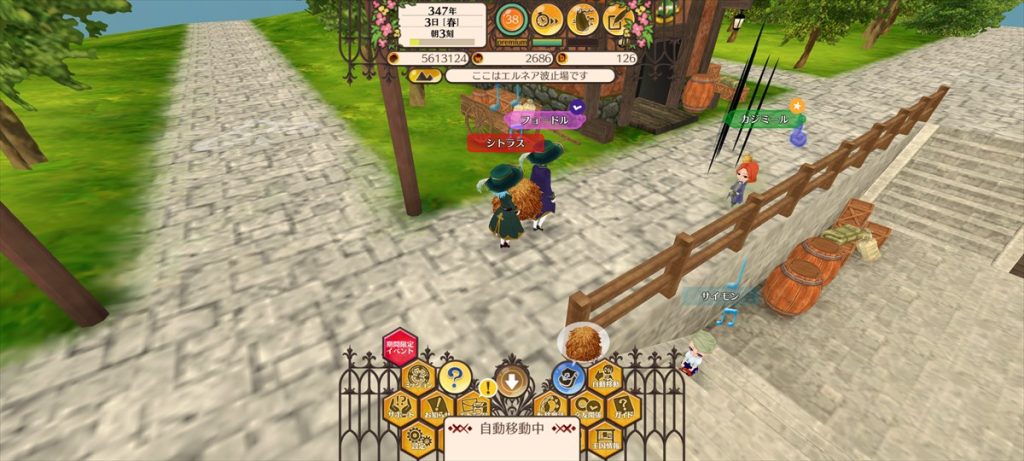The height and width of the screenshot is (461, 1024).
Task: Open the handshake relations hexagon
Action: (586, 407)
